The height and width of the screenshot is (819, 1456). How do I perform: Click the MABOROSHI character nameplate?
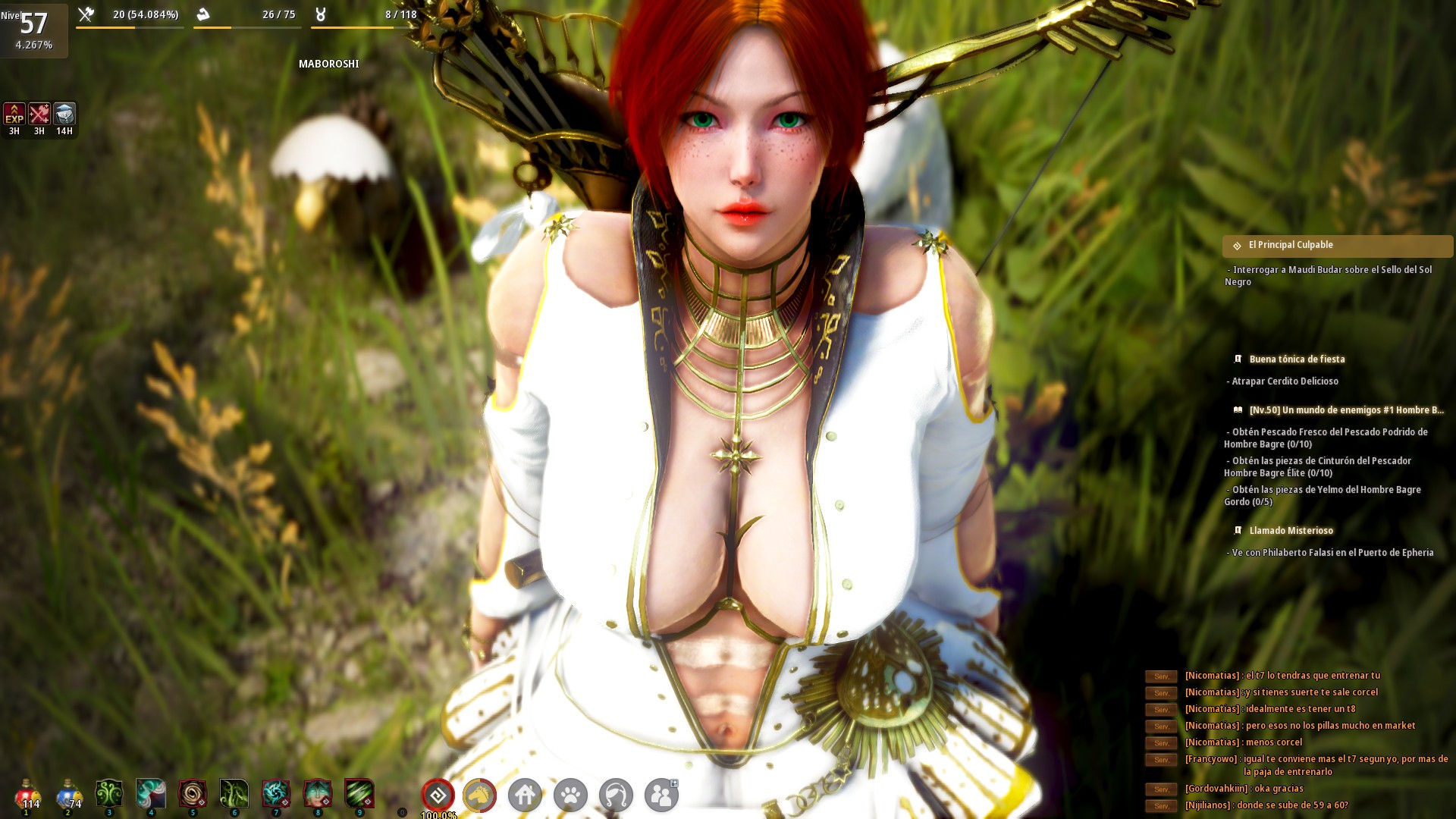pos(331,64)
